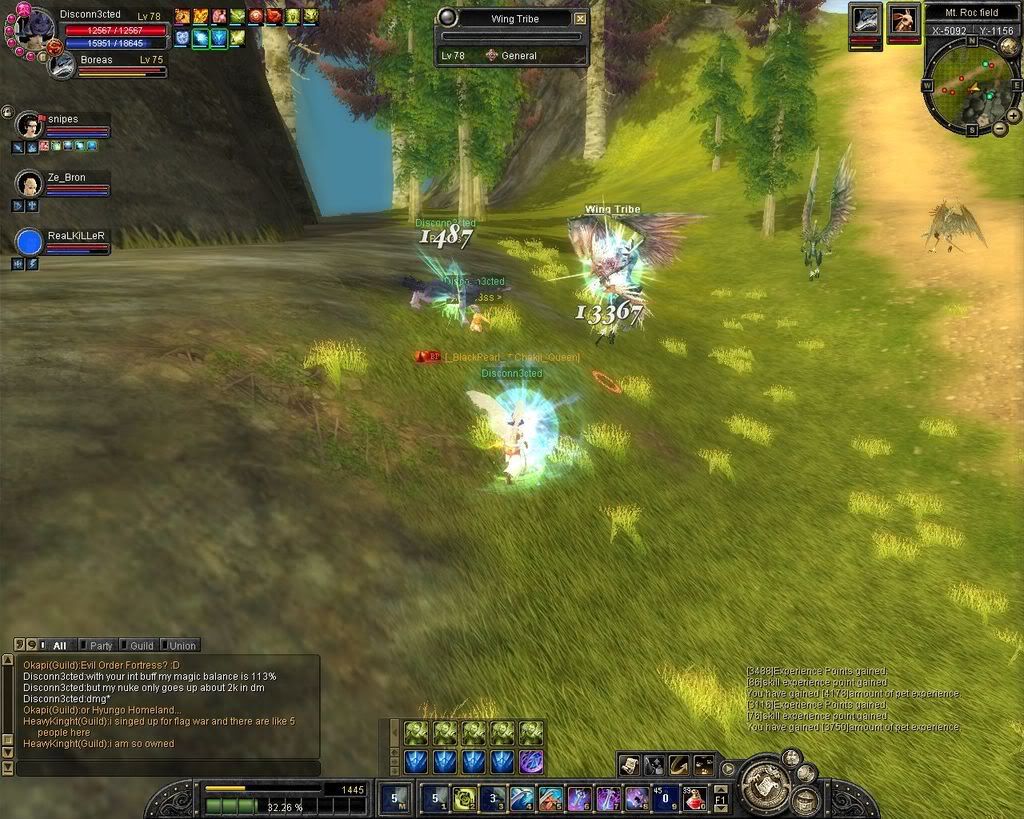
Task: Open the Union chat tab
Action: point(179,645)
